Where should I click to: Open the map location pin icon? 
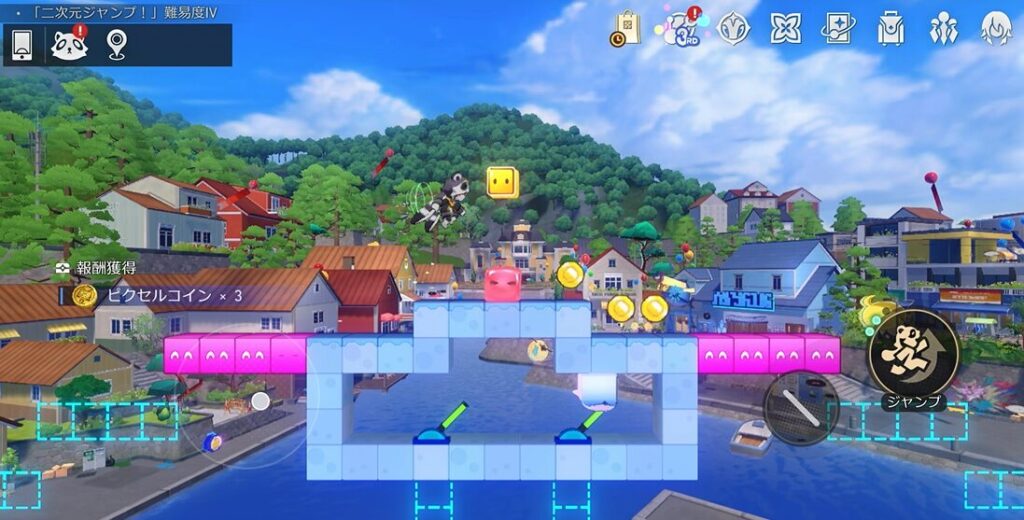click(x=117, y=44)
